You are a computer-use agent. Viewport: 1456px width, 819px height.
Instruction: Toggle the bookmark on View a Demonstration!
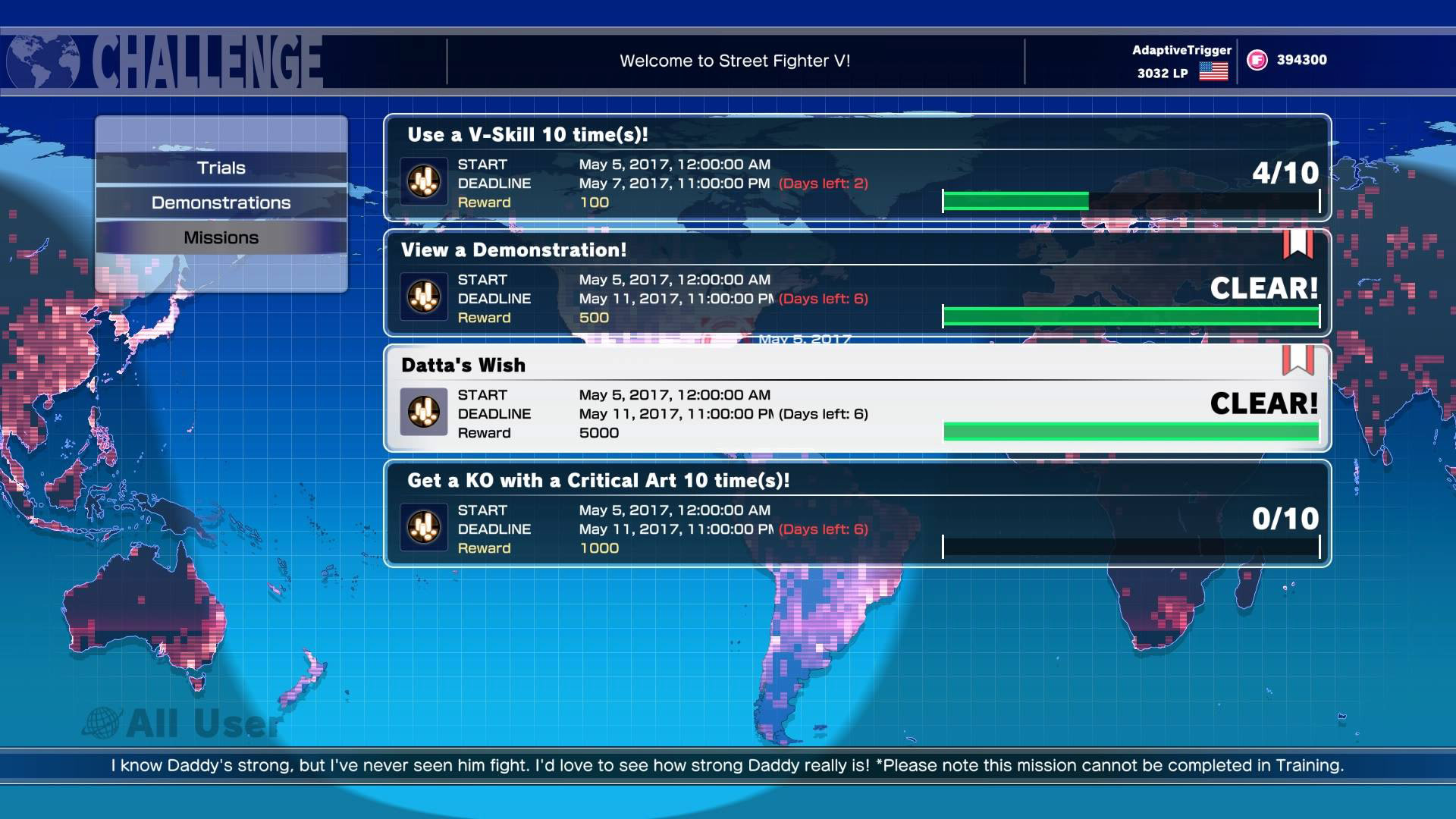tap(1300, 244)
